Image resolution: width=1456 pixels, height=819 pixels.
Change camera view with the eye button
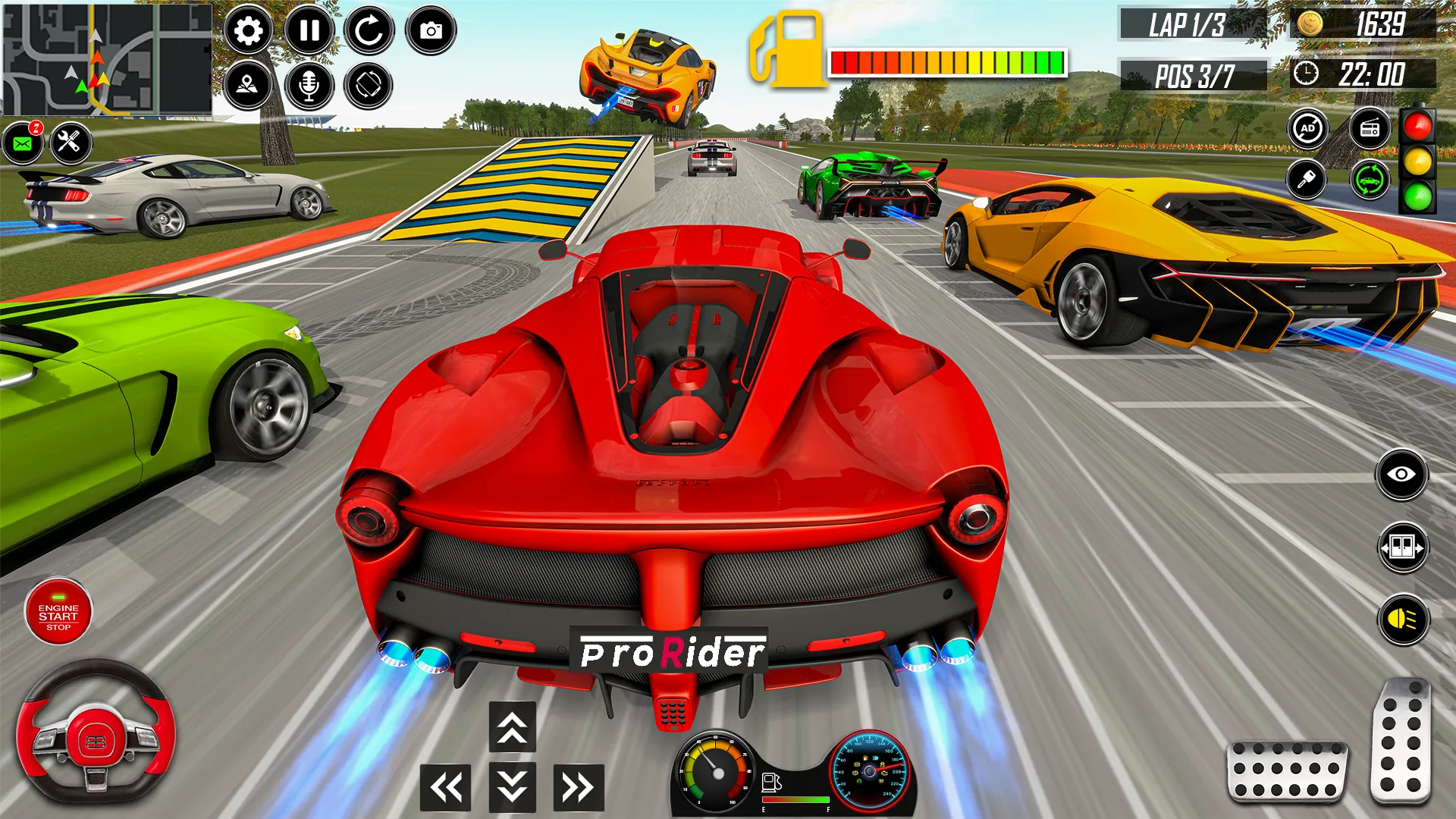pyautogui.click(x=1401, y=475)
